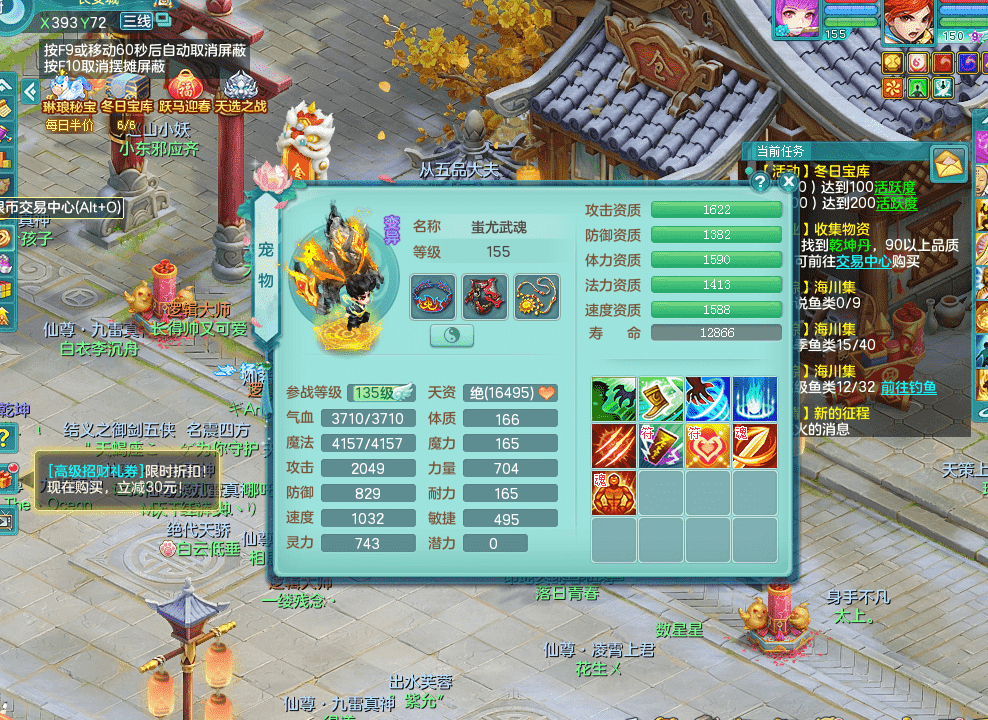The width and height of the screenshot is (988, 720).
Task: Close the pet info panel
Action: point(789,182)
